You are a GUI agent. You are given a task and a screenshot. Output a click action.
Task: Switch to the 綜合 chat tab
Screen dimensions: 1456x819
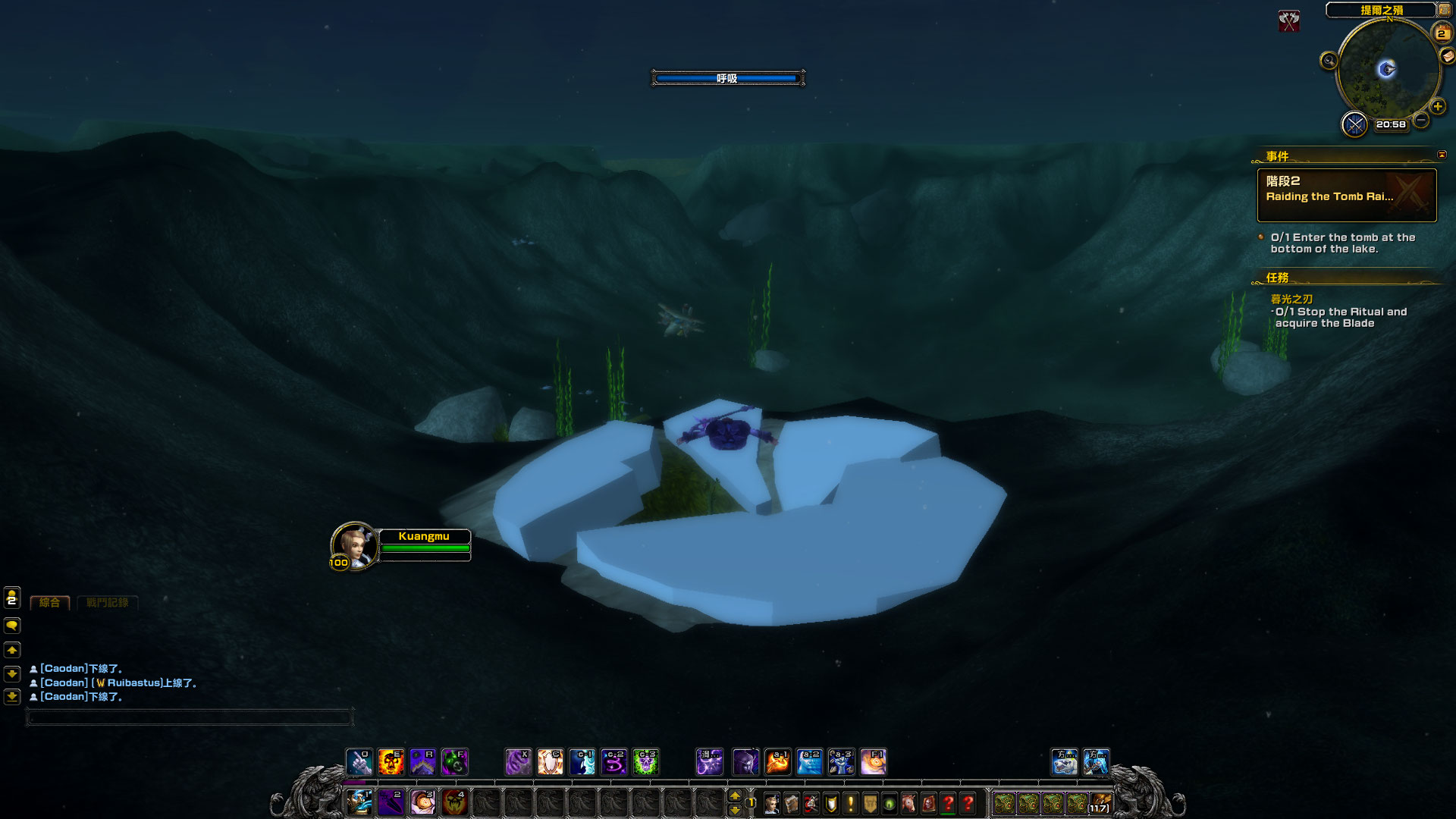coord(50,602)
